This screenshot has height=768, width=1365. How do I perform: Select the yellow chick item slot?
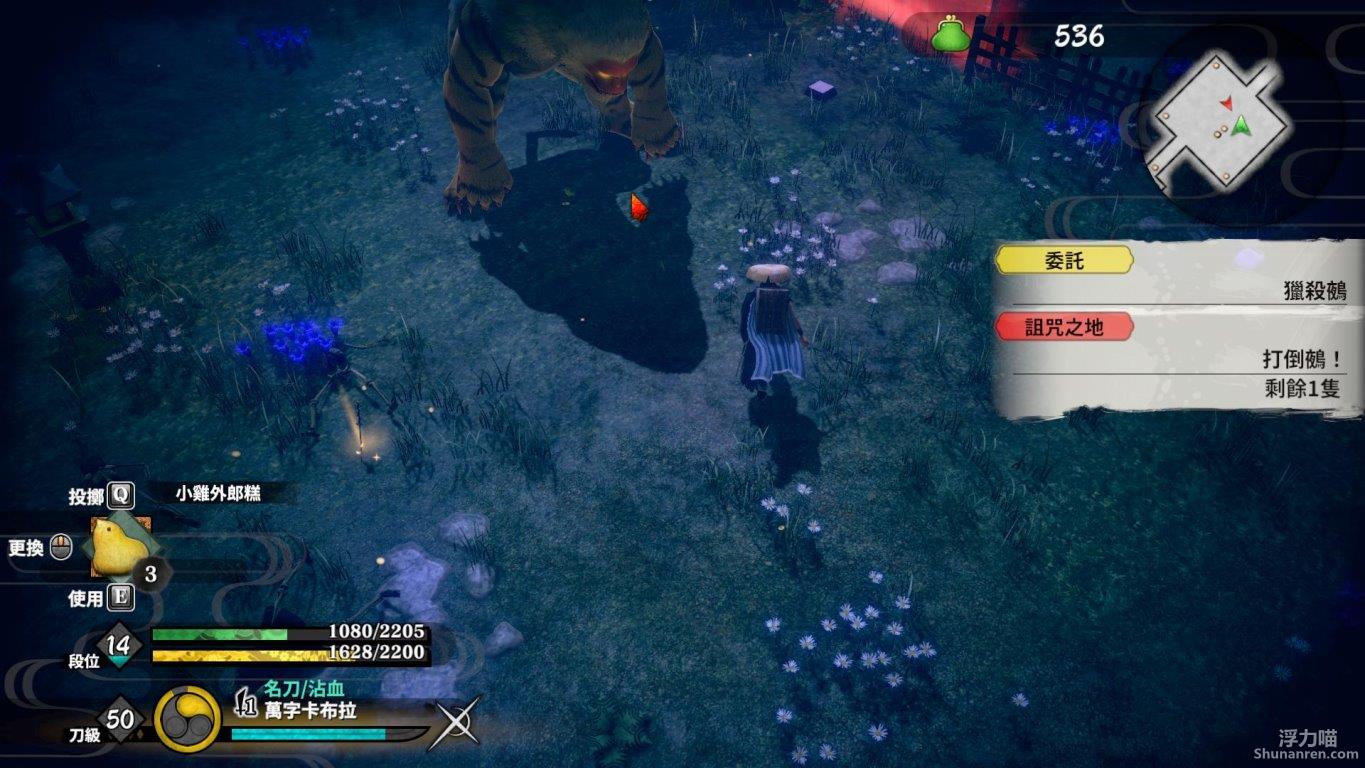pyautogui.click(x=120, y=546)
